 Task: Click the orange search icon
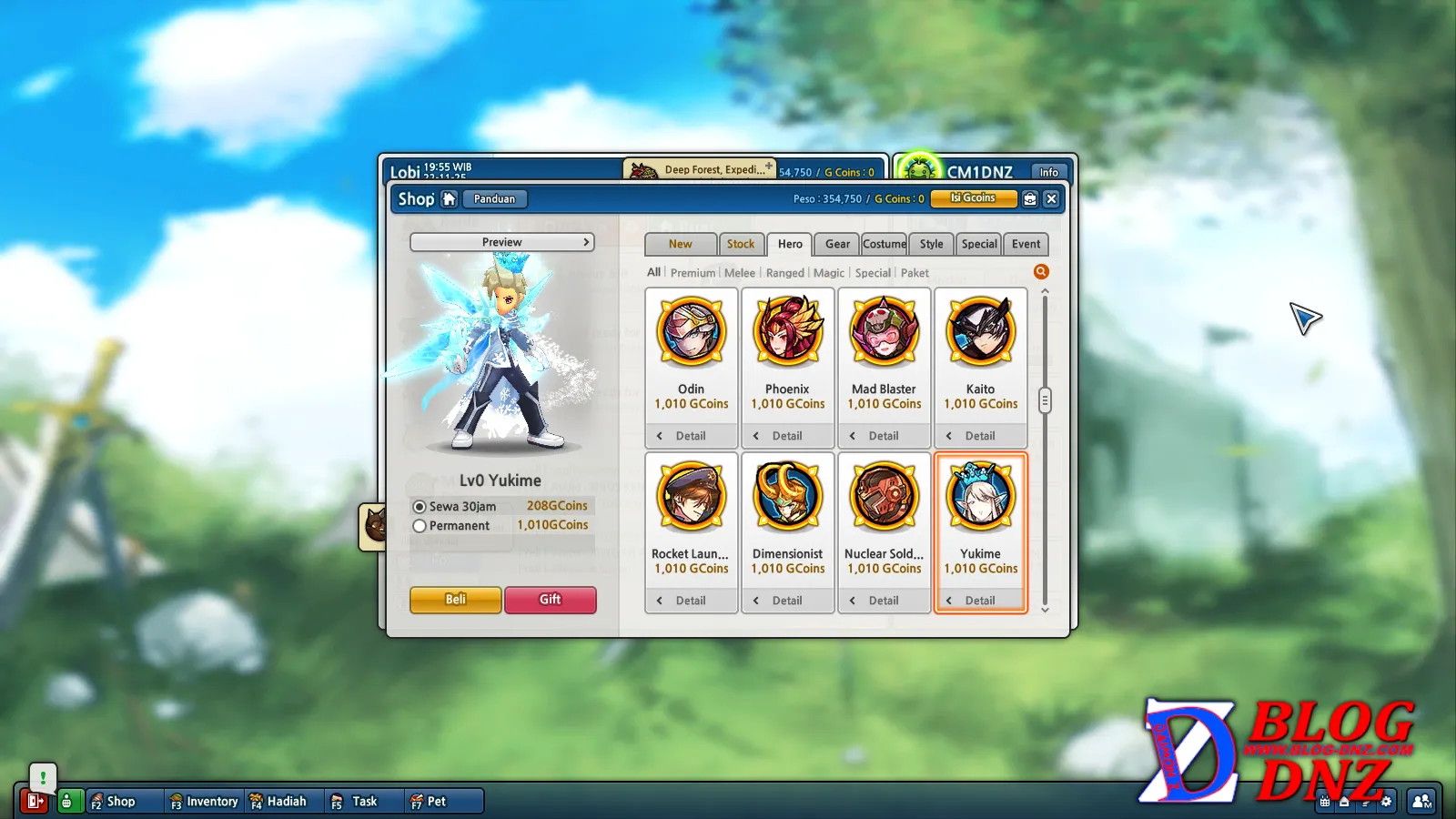[x=1041, y=272]
